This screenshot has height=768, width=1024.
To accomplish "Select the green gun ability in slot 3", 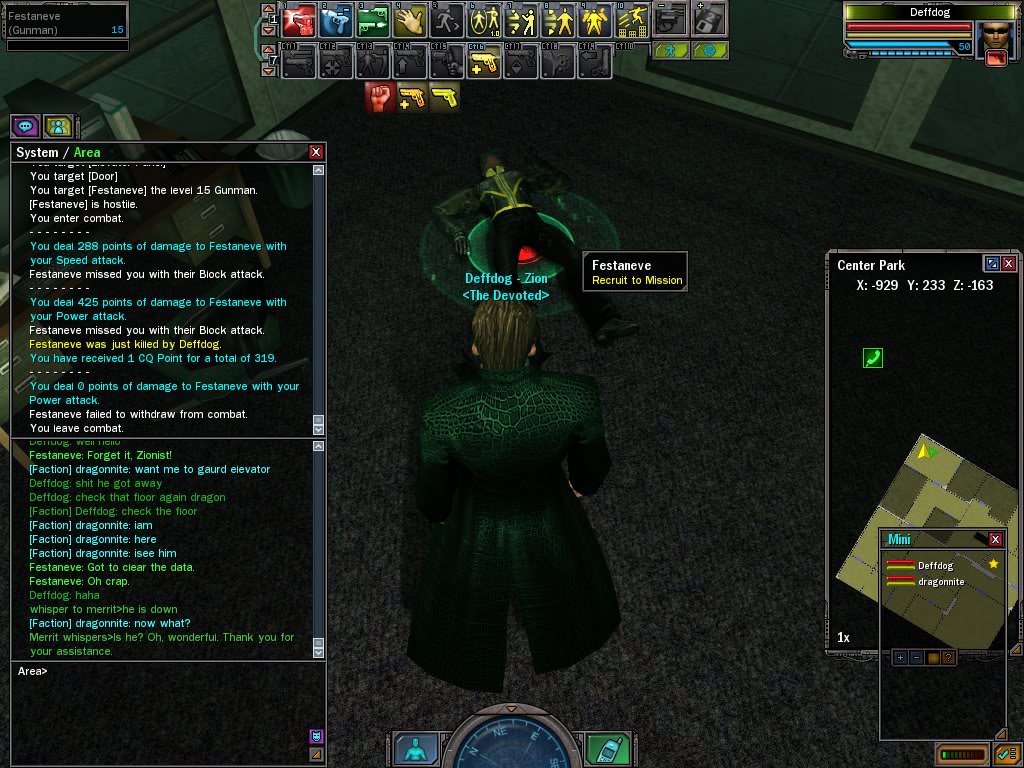I will point(372,20).
